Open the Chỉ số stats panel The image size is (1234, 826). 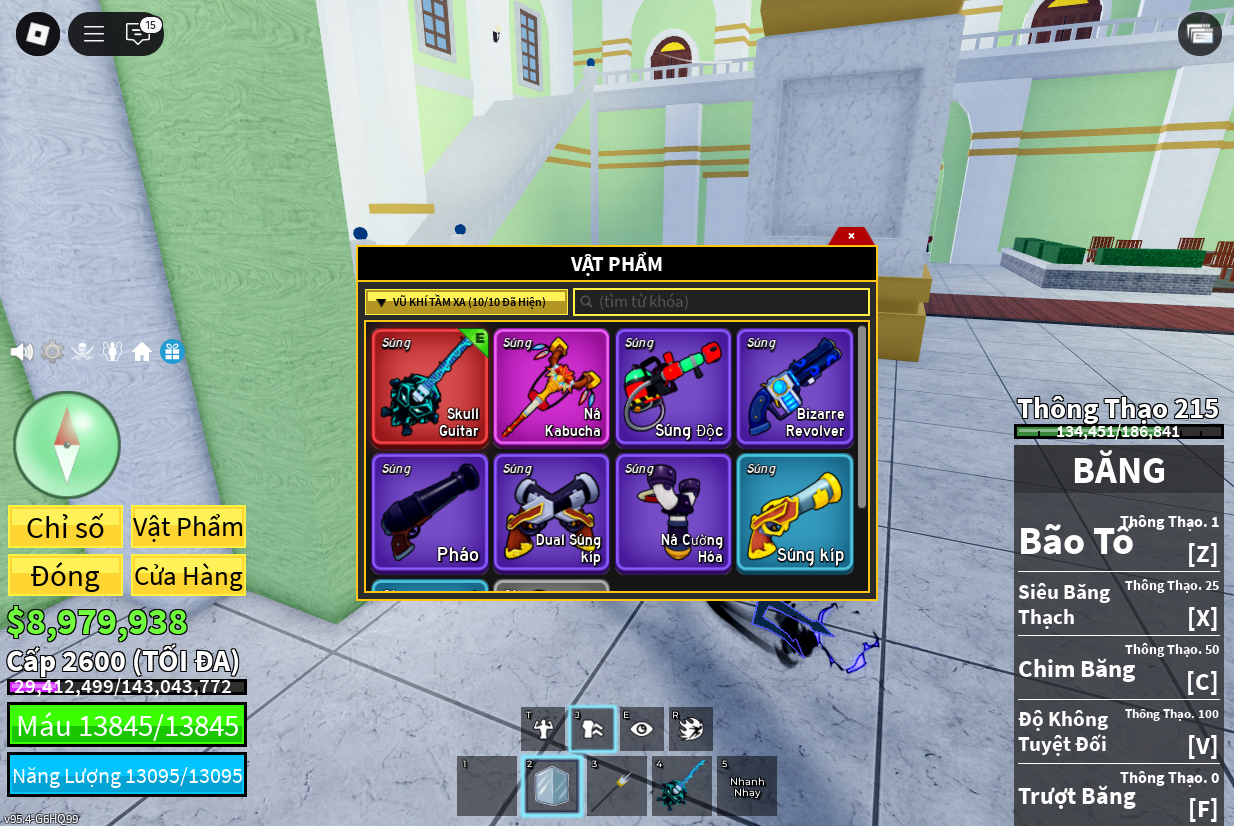[x=65, y=527]
